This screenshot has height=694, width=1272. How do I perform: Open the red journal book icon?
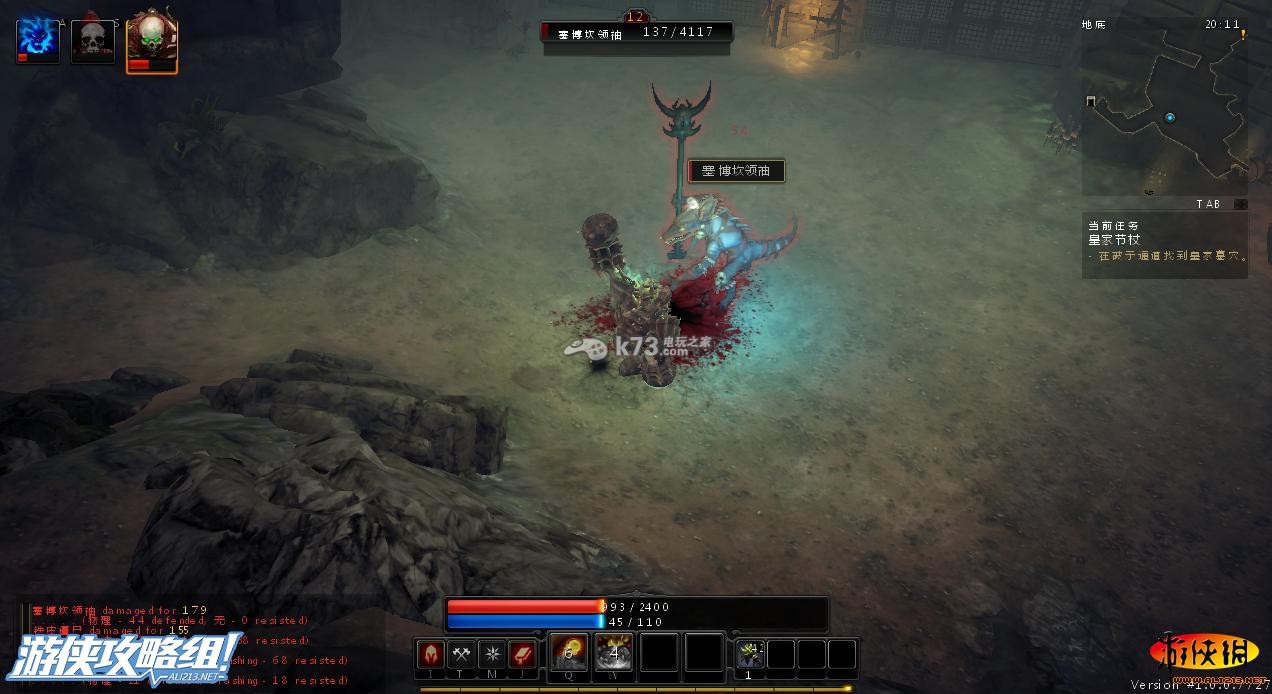tap(523, 655)
